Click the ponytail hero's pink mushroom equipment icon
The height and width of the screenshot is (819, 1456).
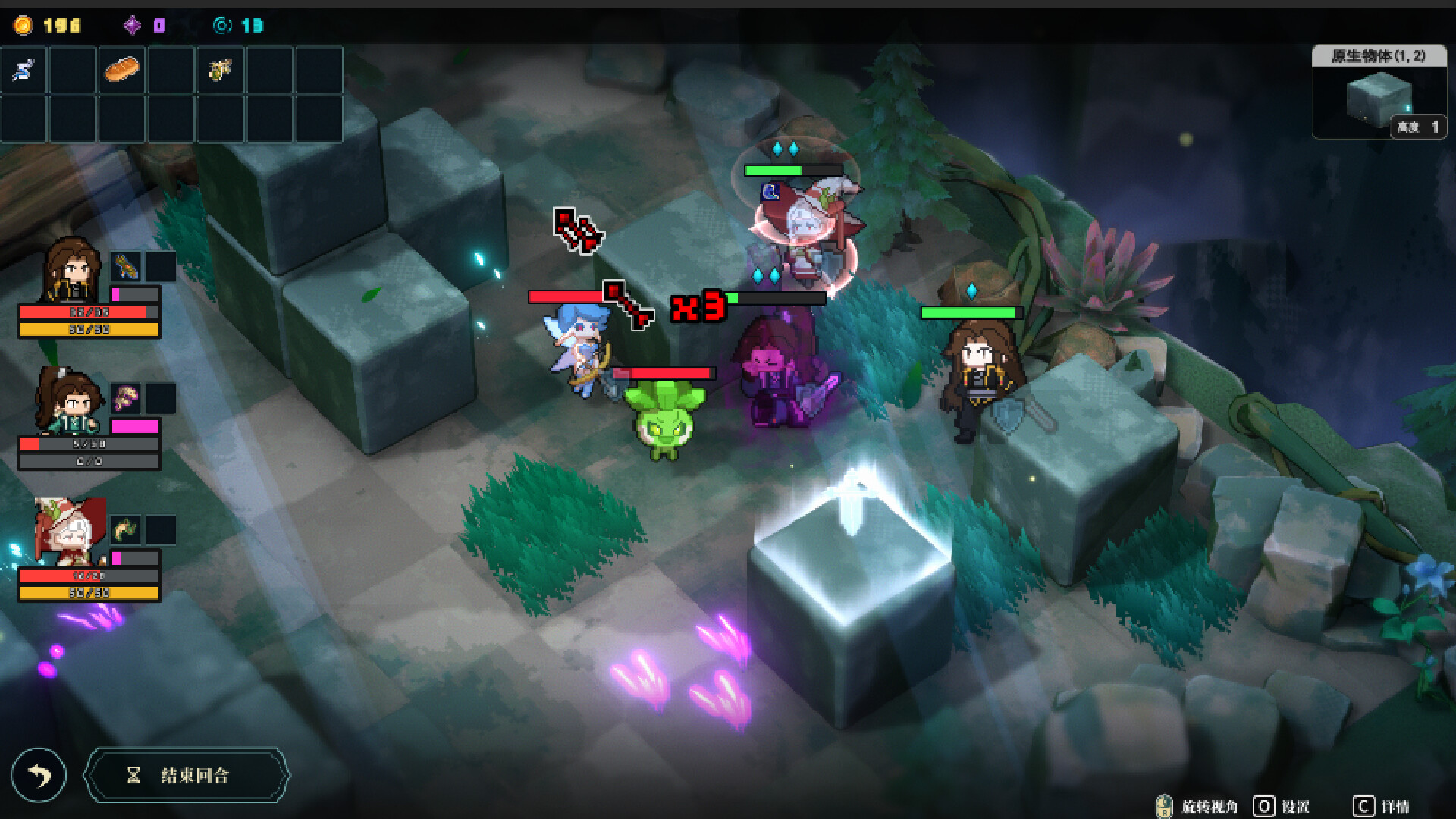coord(126,397)
